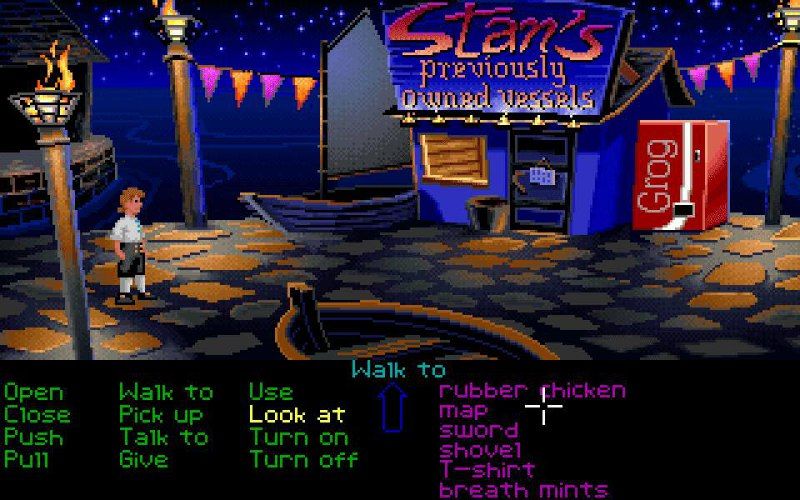Select the sword inventory item
800x500 pixels.
click(x=479, y=430)
